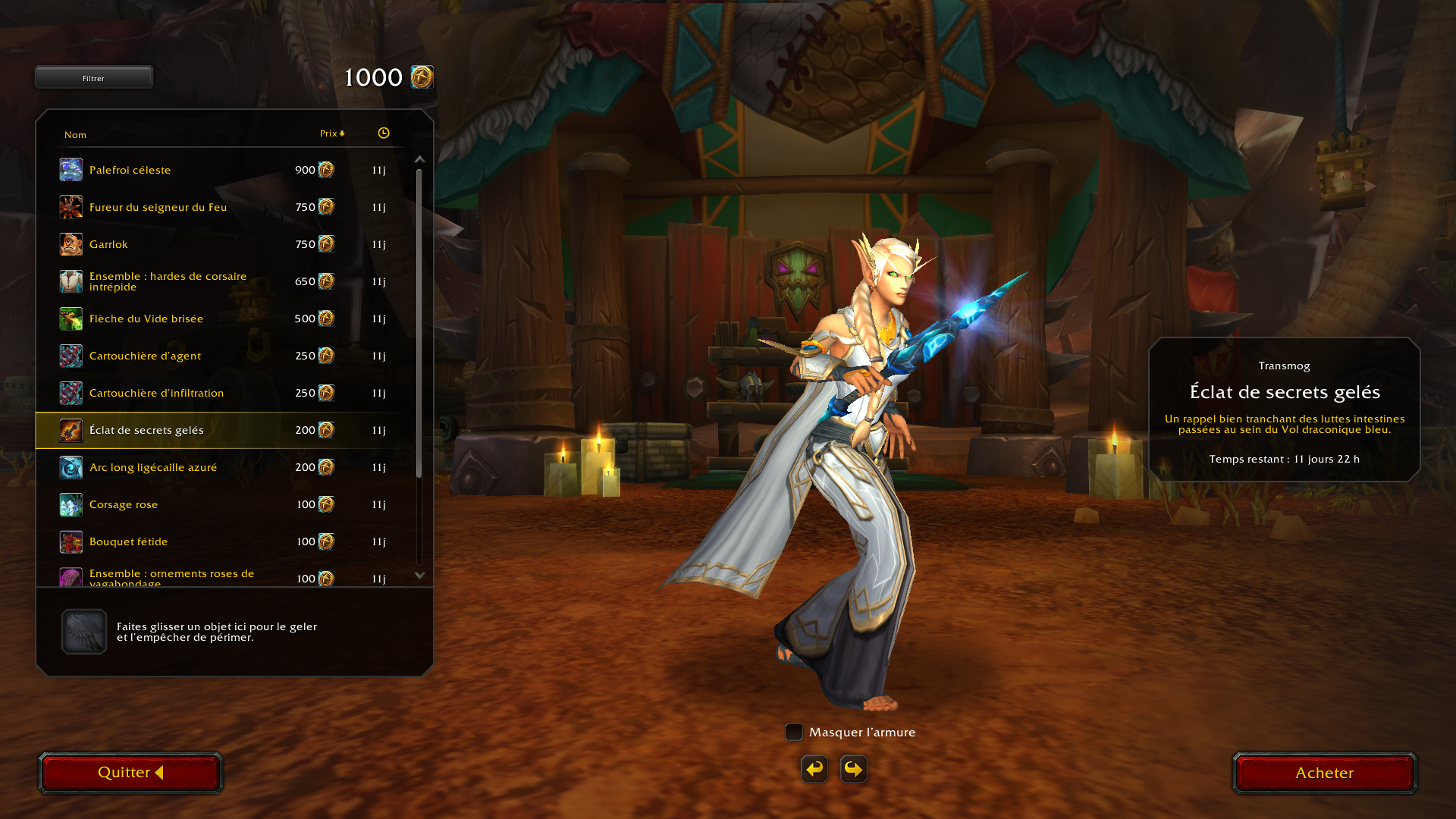This screenshot has width=1456, height=819.
Task: Sort by remaining time clock icon
Action: 384,133
